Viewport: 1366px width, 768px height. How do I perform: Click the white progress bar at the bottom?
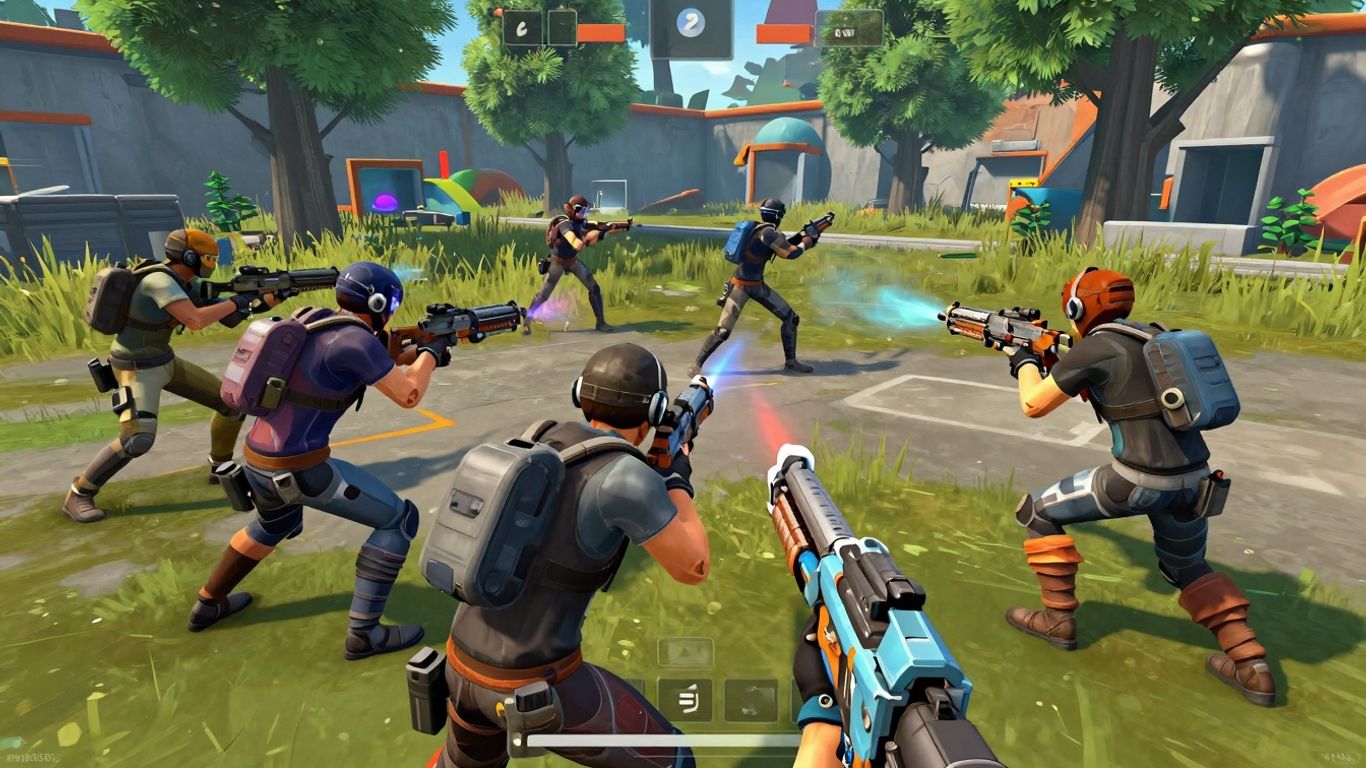[x=657, y=740]
